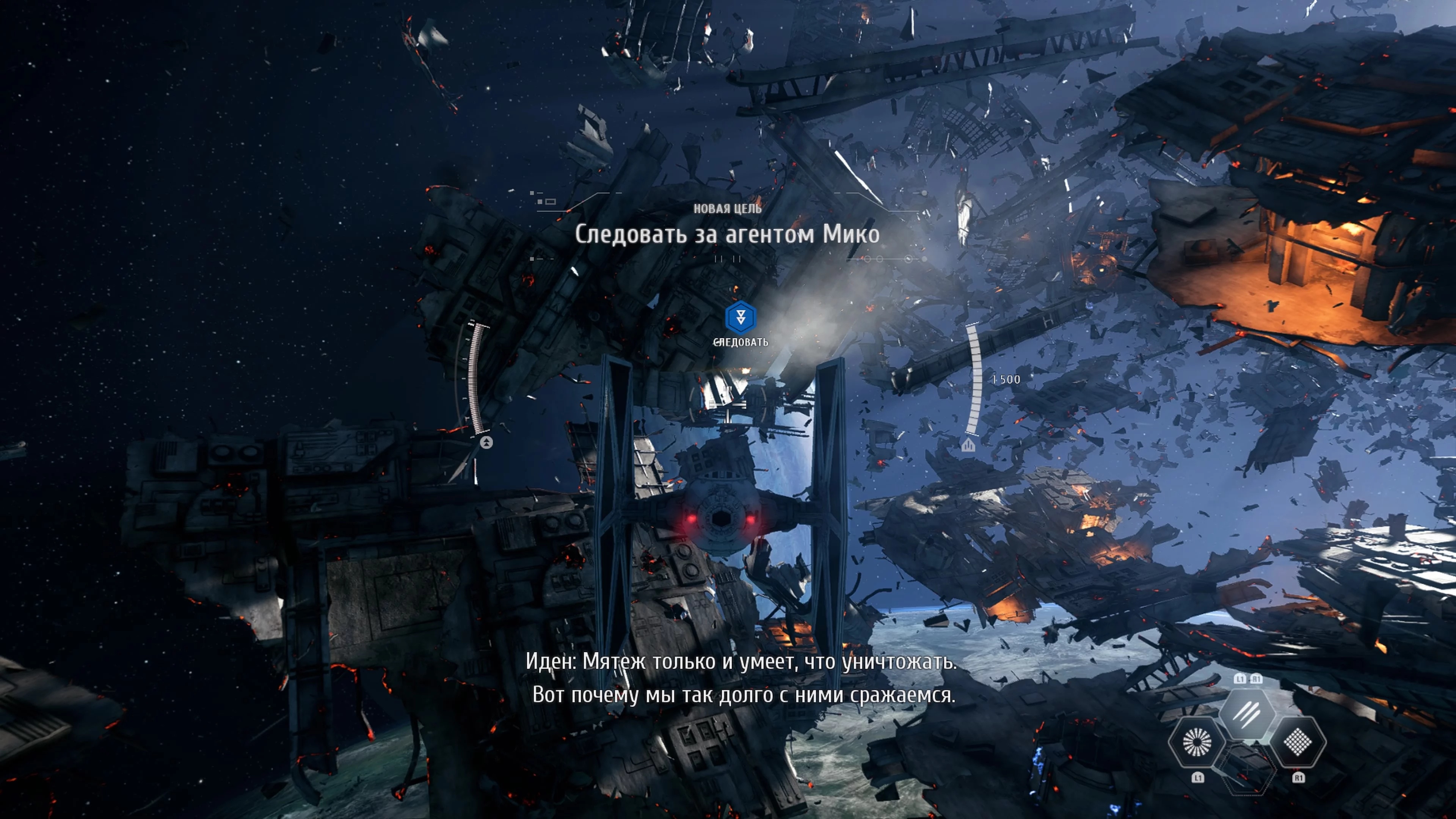Image resolution: width=1456 pixels, height=819 pixels.
Task: Use the dotted diamond grid ability
Action: (x=1298, y=742)
